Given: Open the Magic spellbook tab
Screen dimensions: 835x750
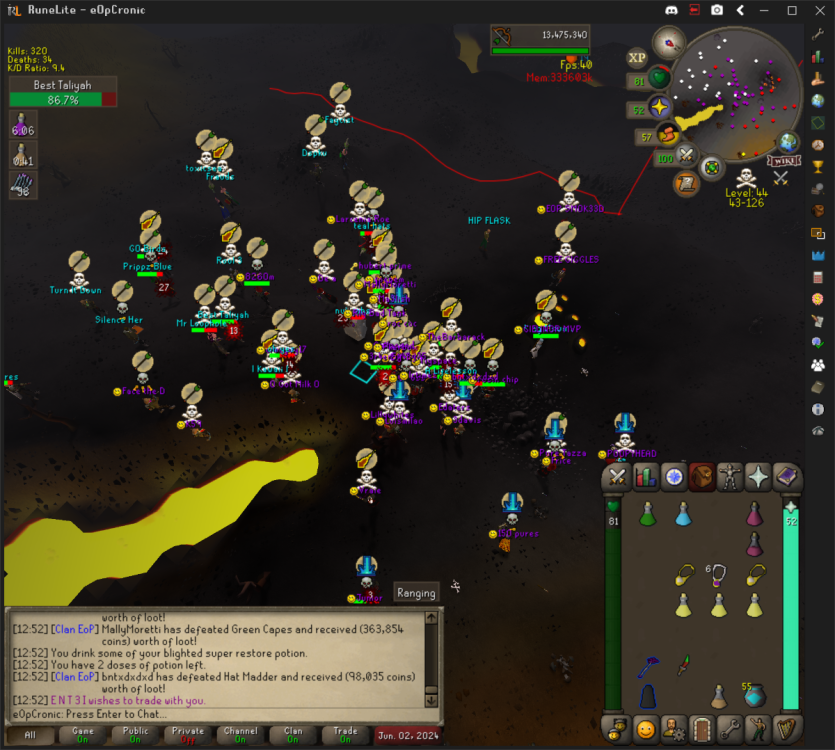Looking at the screenshot, I should 786,478.
